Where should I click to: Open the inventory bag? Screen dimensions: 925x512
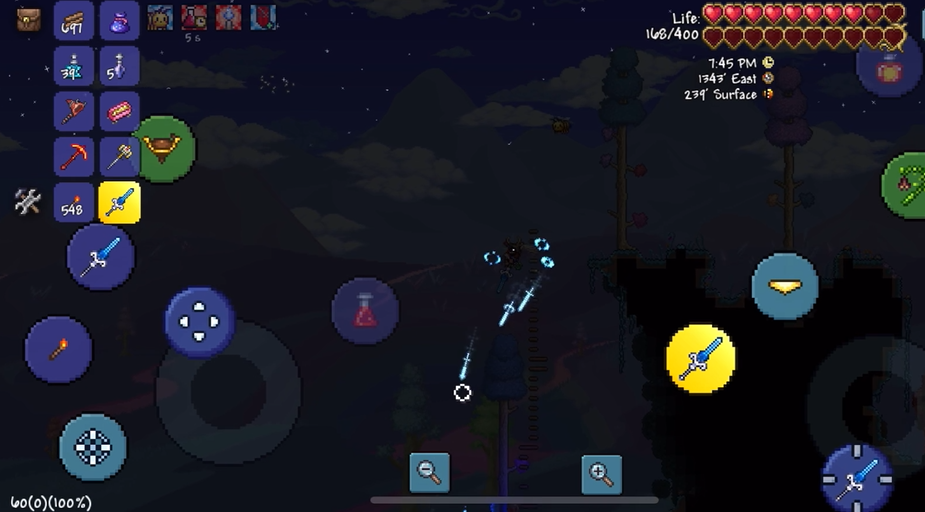pos(29,18)
